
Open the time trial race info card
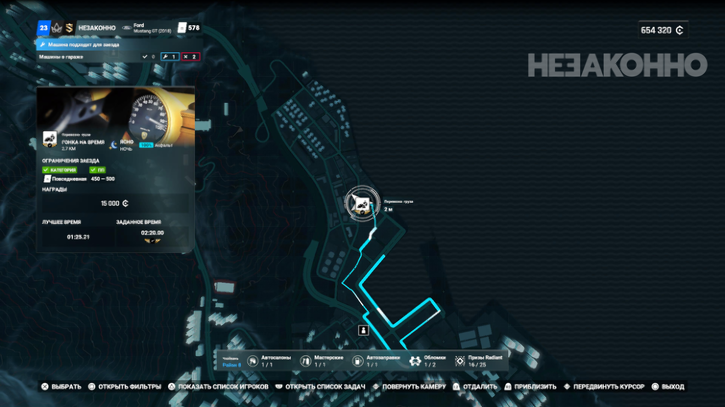point(115,168)
